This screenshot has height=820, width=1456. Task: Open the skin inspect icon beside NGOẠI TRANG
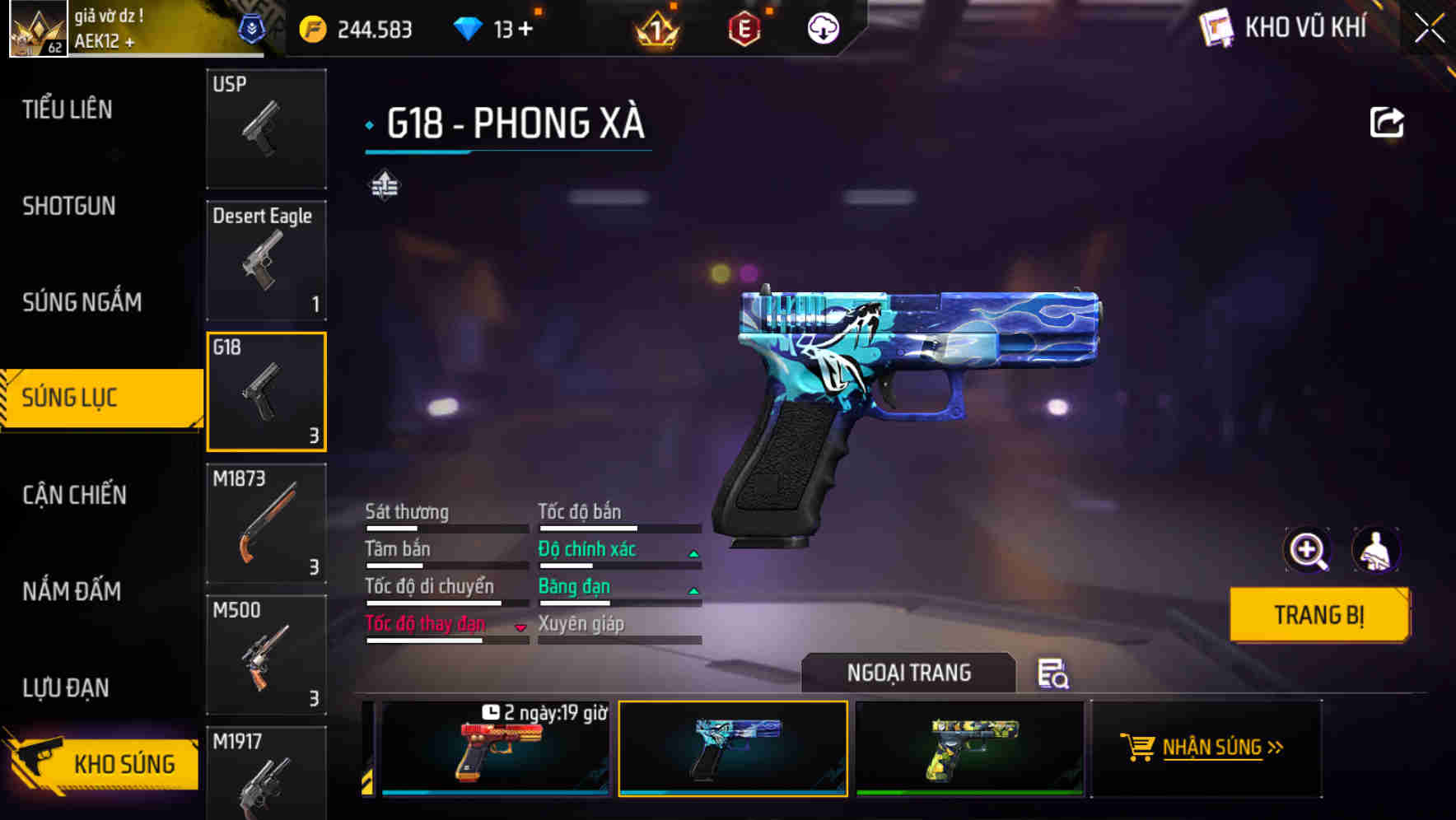pyautogui.click(x=1055, y=674)
